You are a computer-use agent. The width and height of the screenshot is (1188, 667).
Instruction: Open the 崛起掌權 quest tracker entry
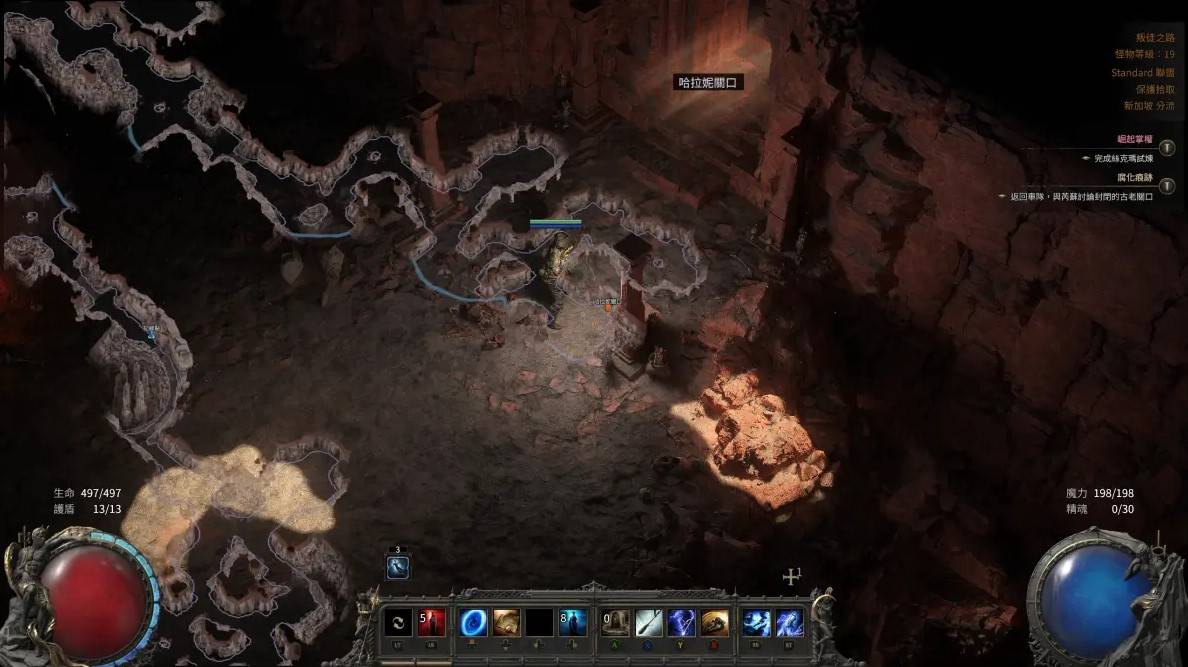[x=1136, y=140]
